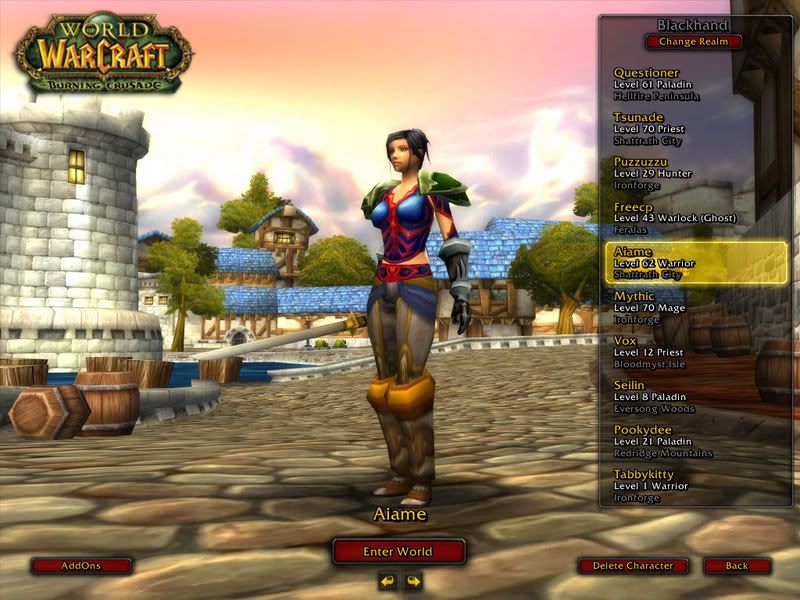
Task: Choose Tsunade the level 70 Priest
Action: click(x=695, y=128)
